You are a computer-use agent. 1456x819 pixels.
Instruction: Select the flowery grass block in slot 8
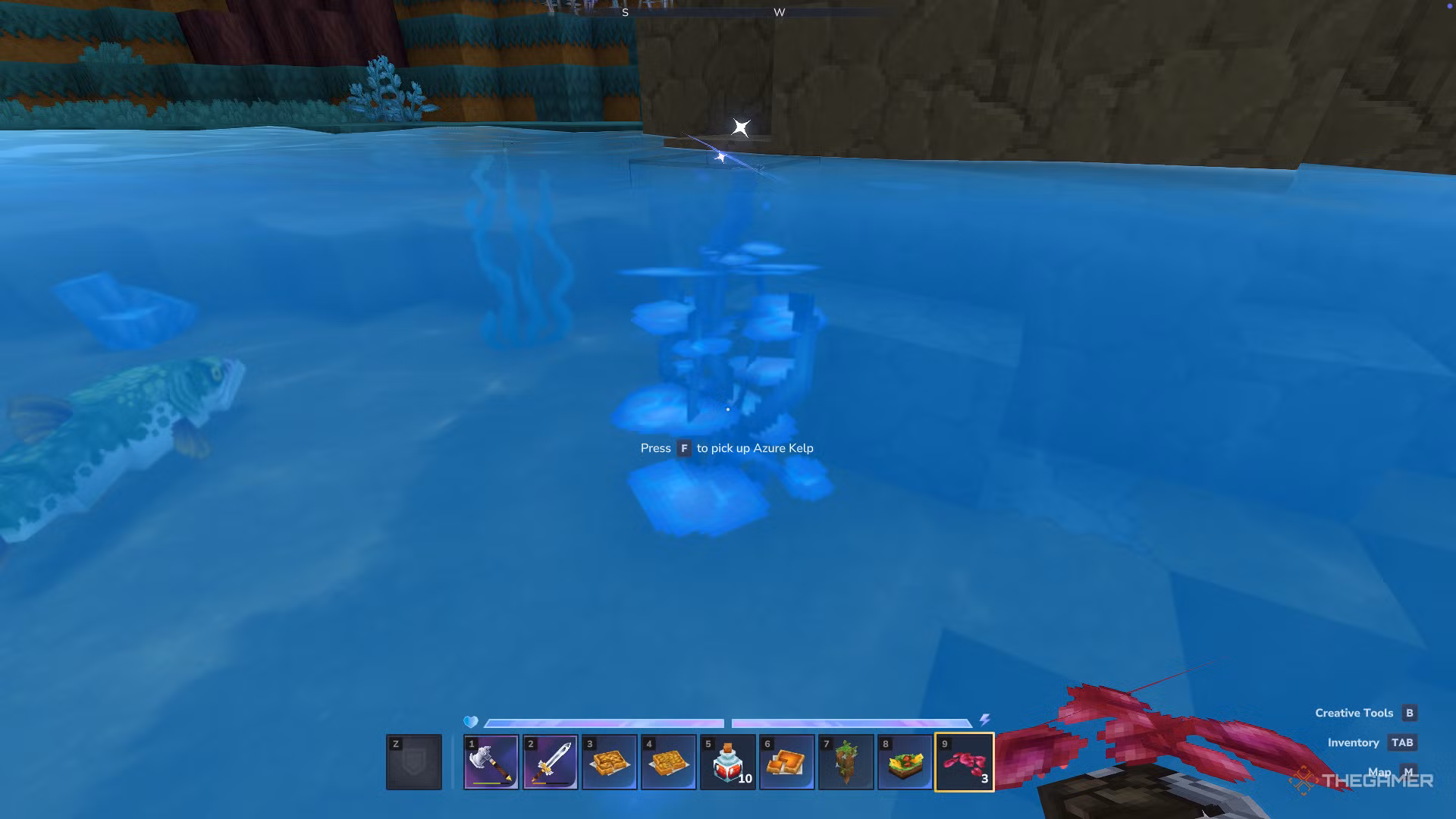(904, 761)
